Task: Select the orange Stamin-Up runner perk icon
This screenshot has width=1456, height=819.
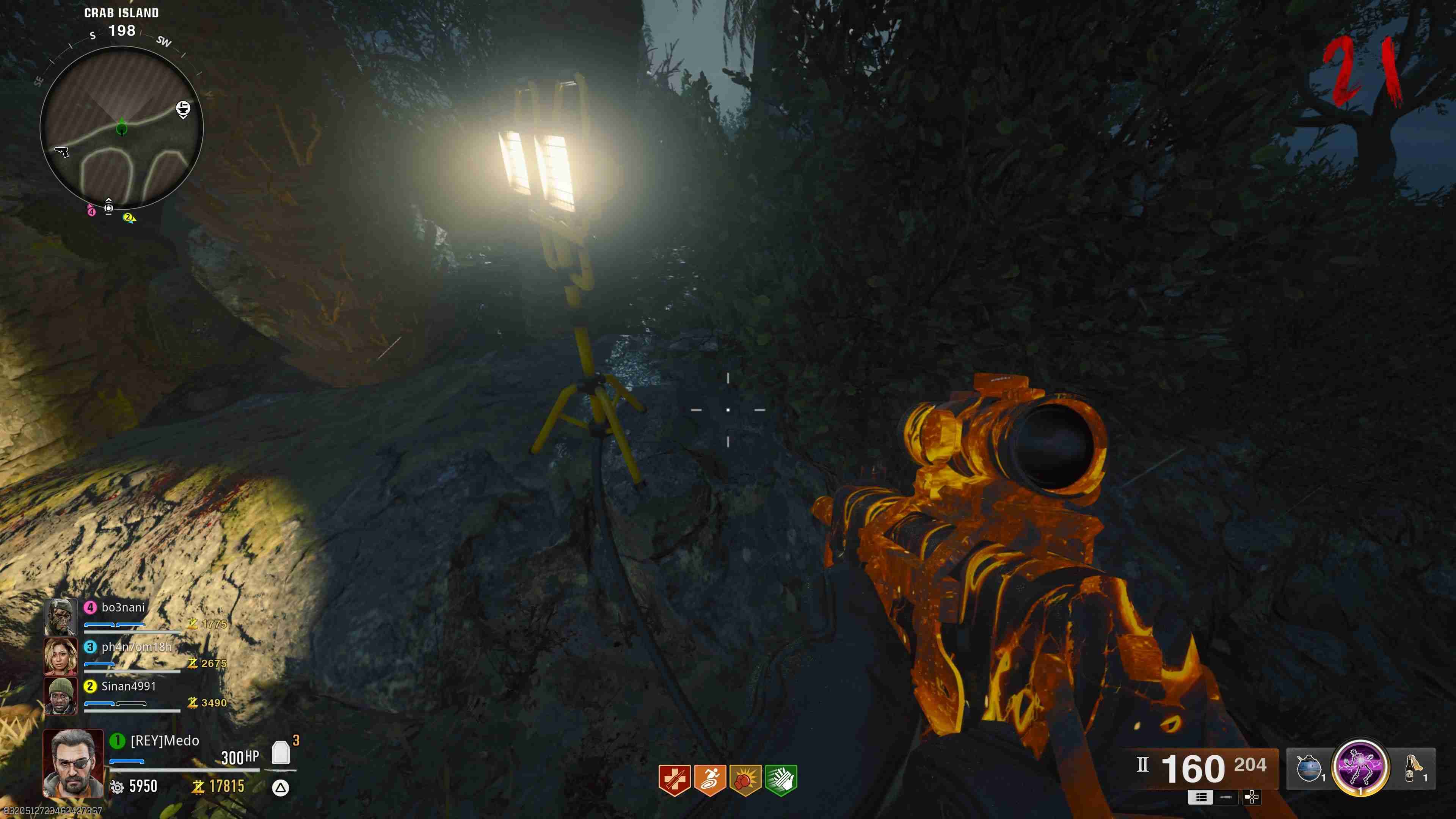Action: coord(710,780)
